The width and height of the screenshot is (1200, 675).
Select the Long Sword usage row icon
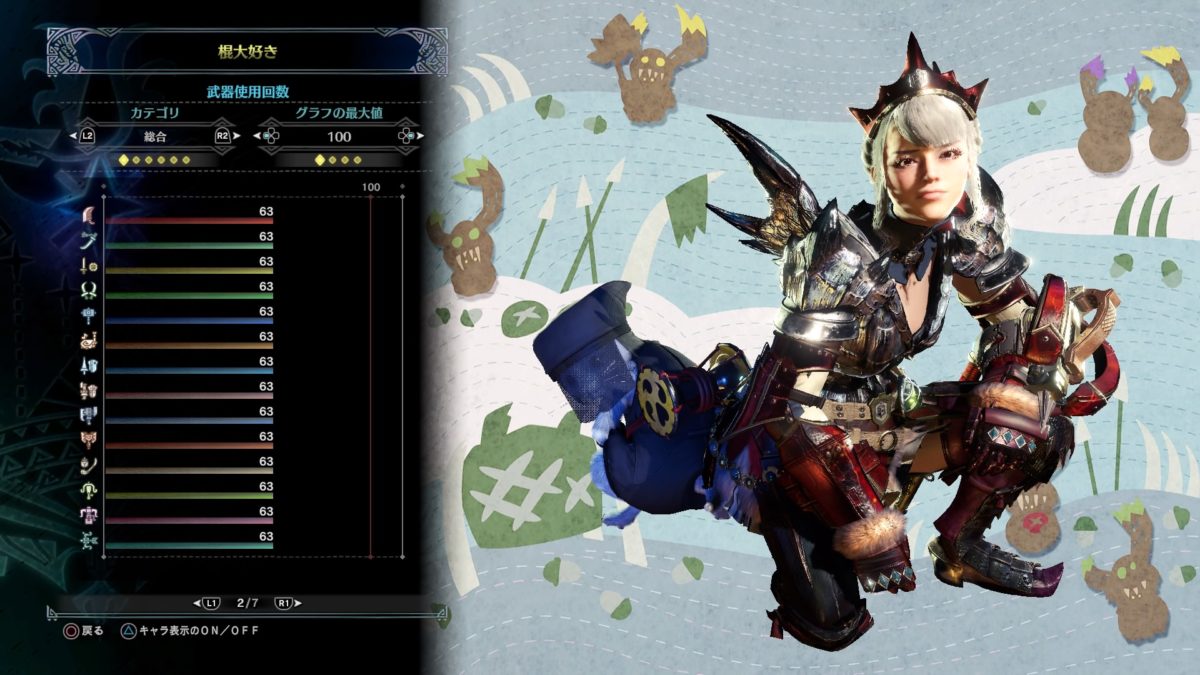89,240
